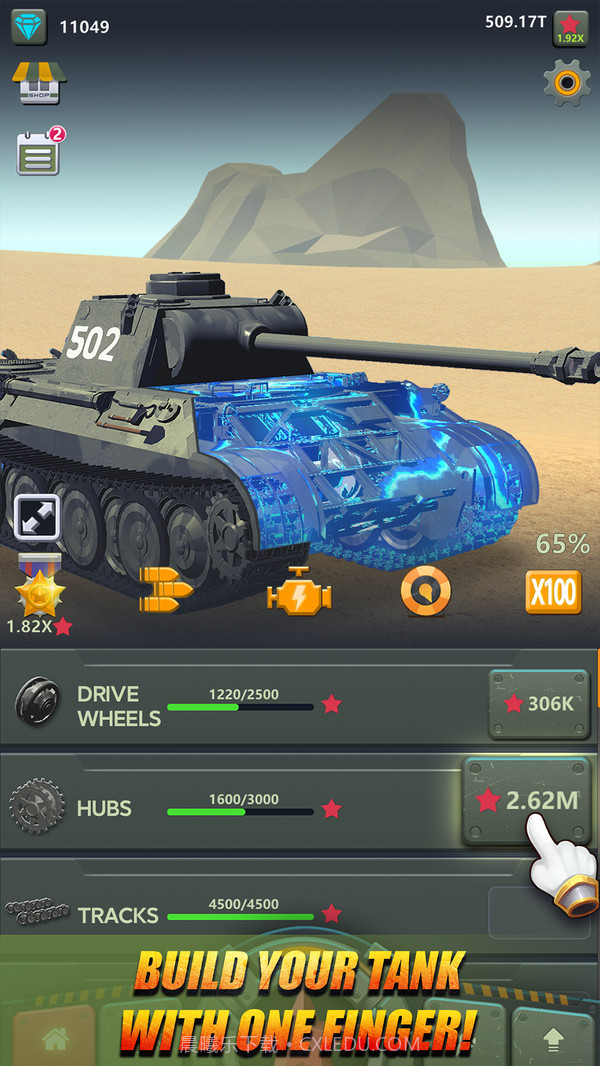Open the settings gear
The height and width of the screenshot is (1066, 600).
(566, 82)
